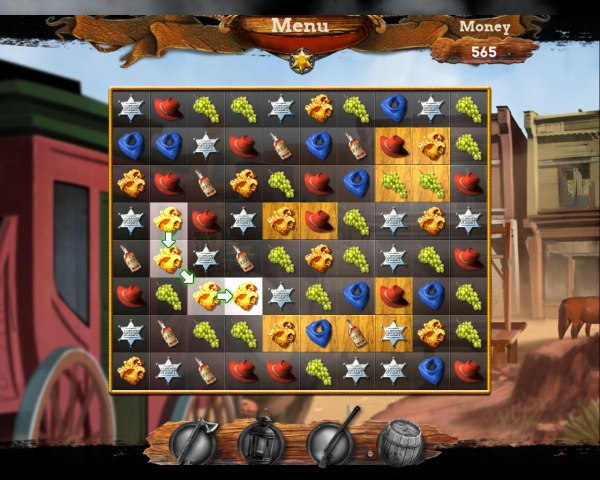Activate the axe power-up
This screenshot has height=480, width=600.
(x=192, y=441)
